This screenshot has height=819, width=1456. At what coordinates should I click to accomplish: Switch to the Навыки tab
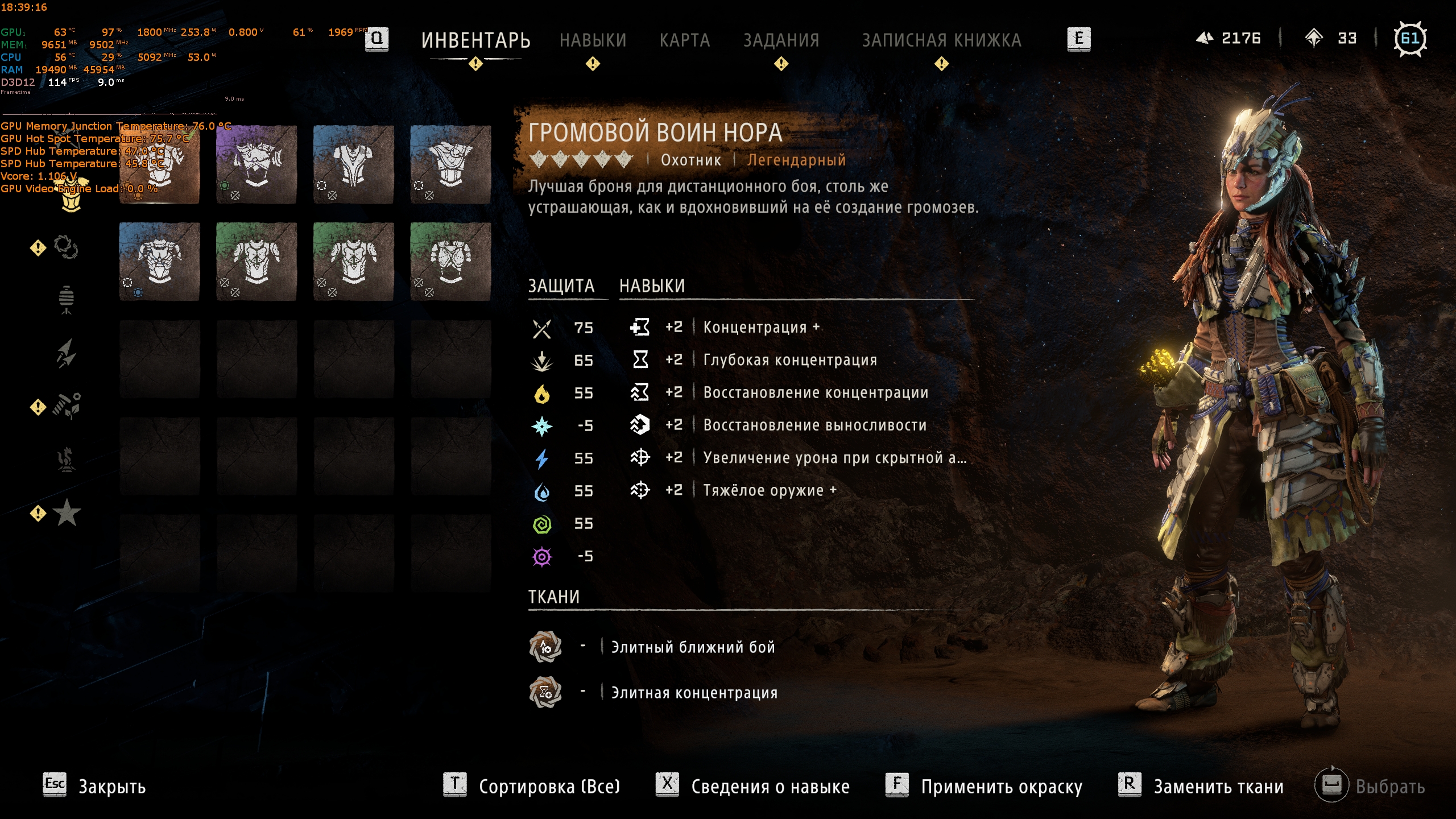click(593, 40)
